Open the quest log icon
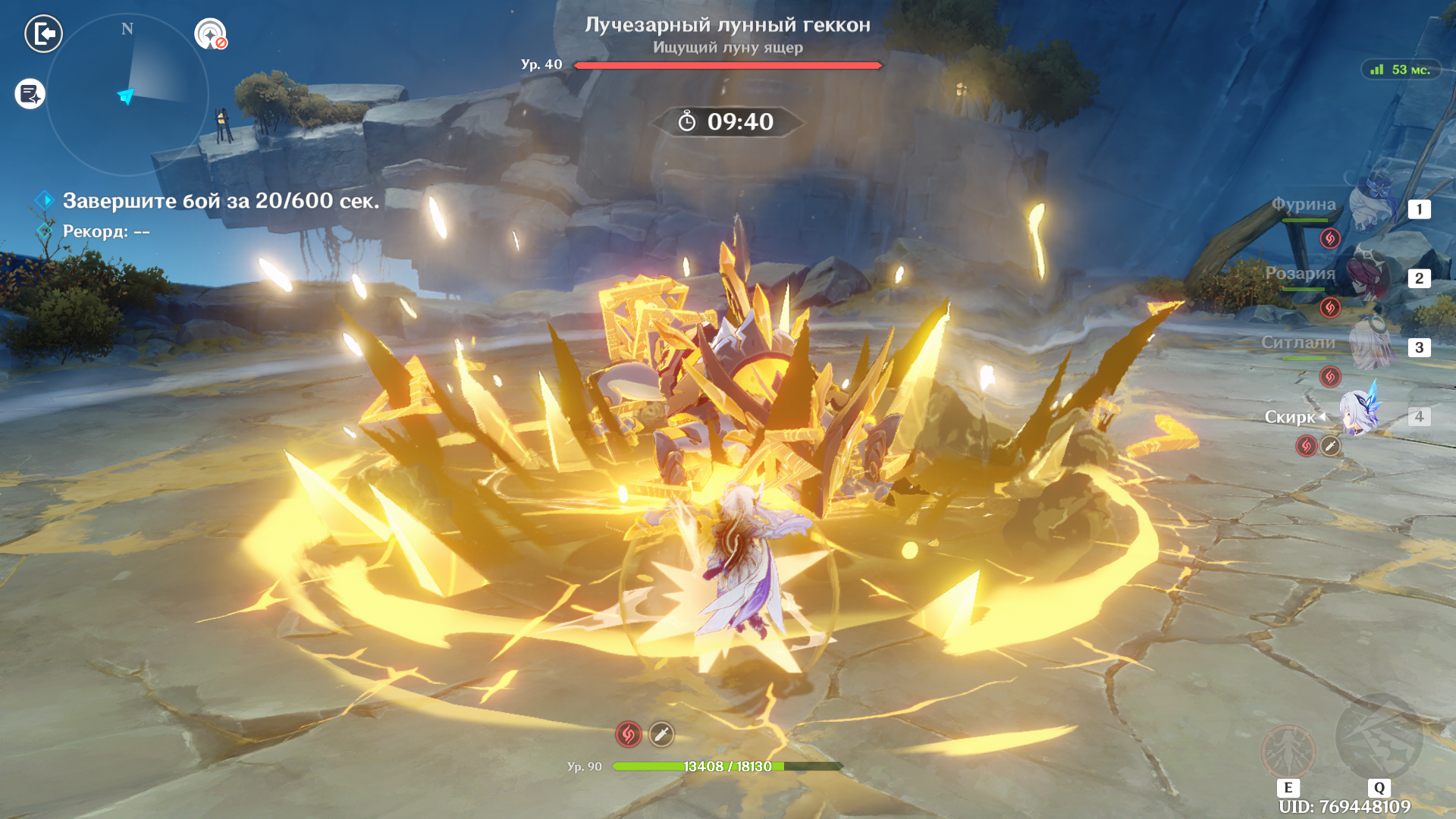 30,94
